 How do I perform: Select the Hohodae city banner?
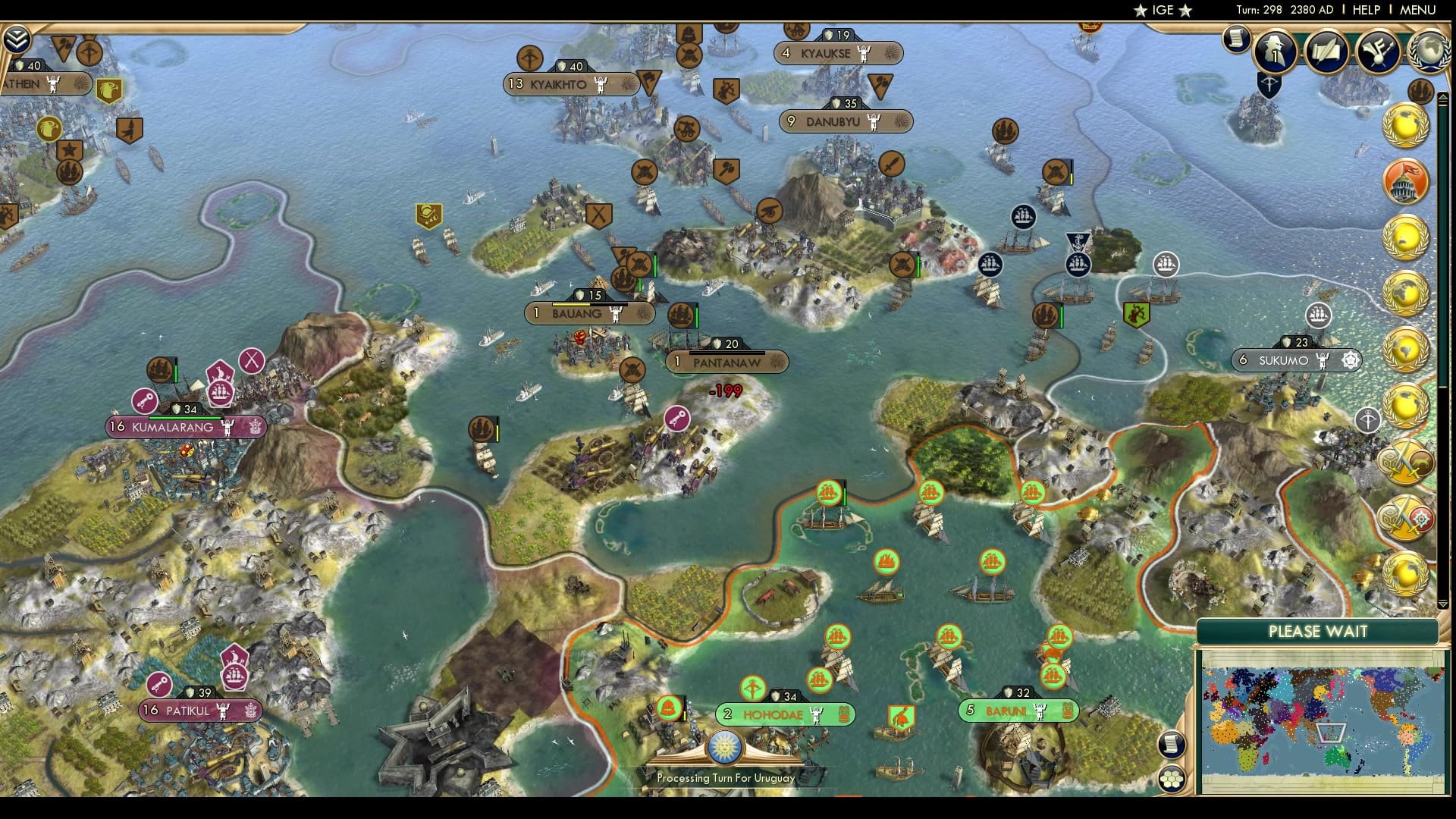click(x=783, y=714)
